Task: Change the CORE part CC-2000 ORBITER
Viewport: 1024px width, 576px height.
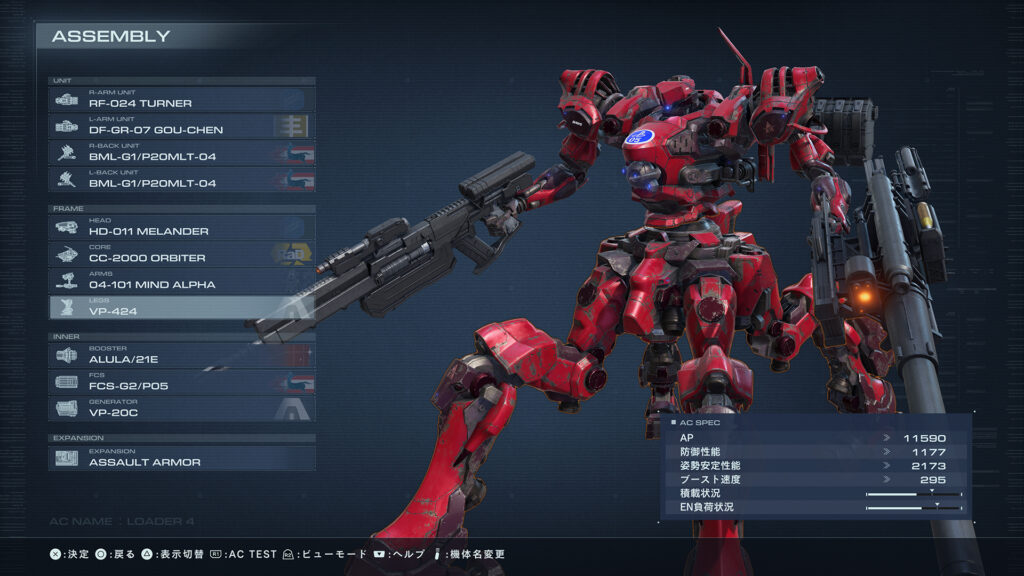Action: point(182,255)
